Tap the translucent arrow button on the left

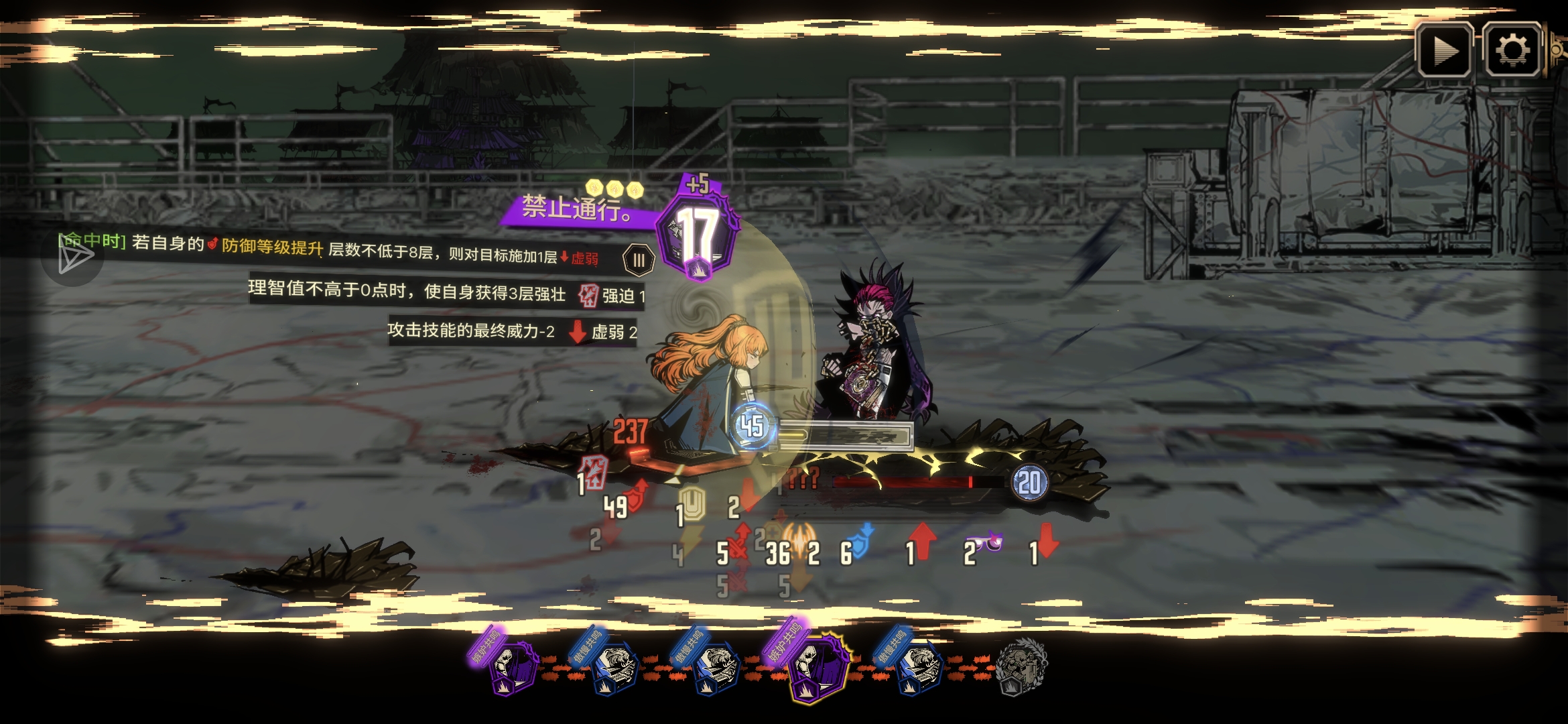pos(73,257)
